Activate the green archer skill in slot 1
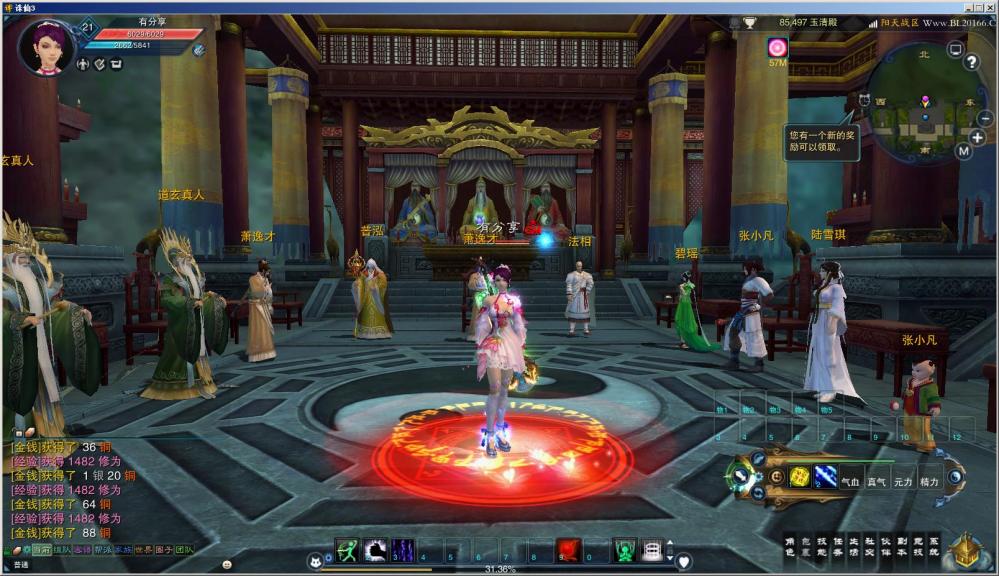The image size is (999, 576). [348, 549]
